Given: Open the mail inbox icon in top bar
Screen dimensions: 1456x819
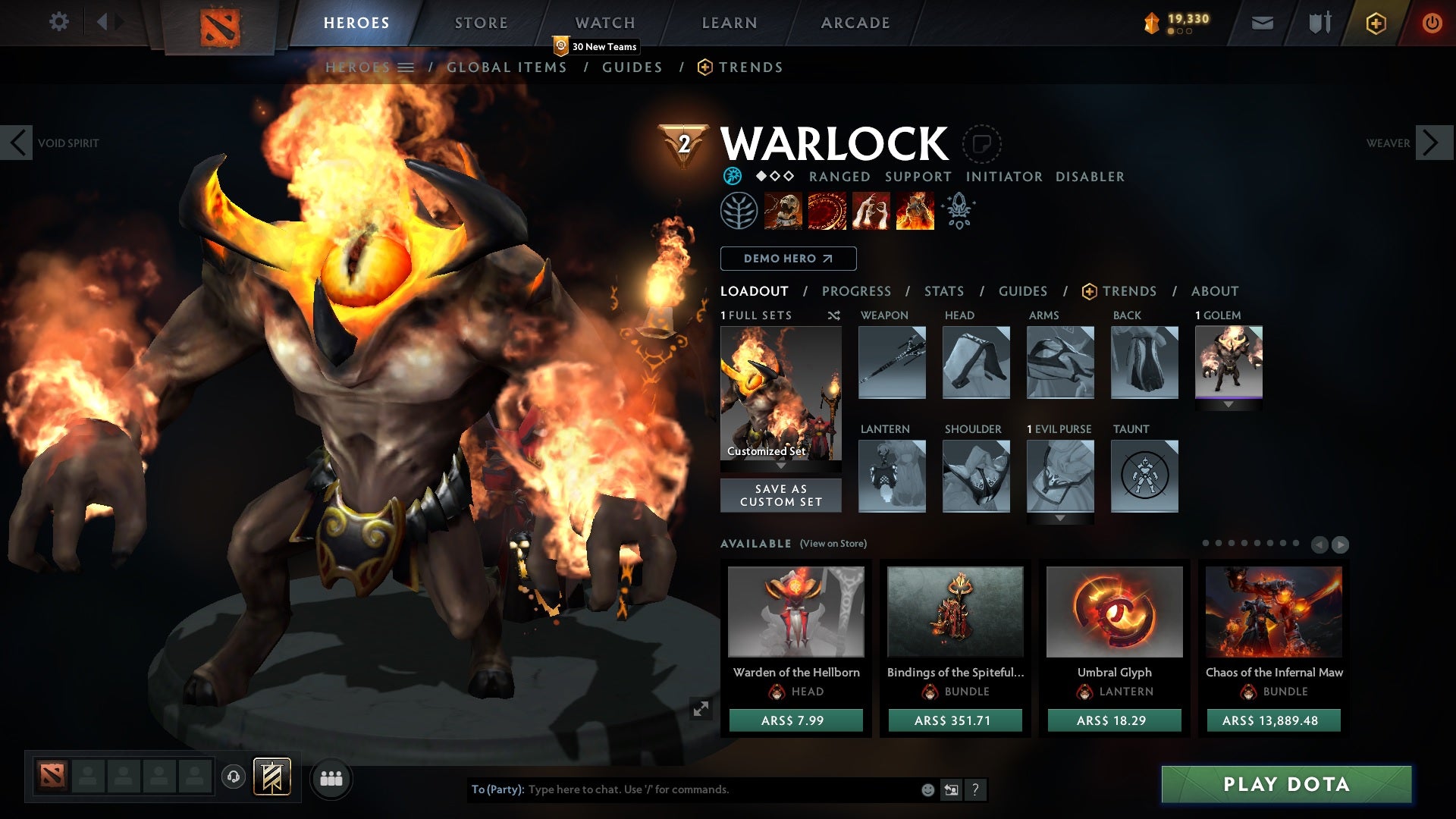Looking at the screenshot, I should tap(1263, 22).
